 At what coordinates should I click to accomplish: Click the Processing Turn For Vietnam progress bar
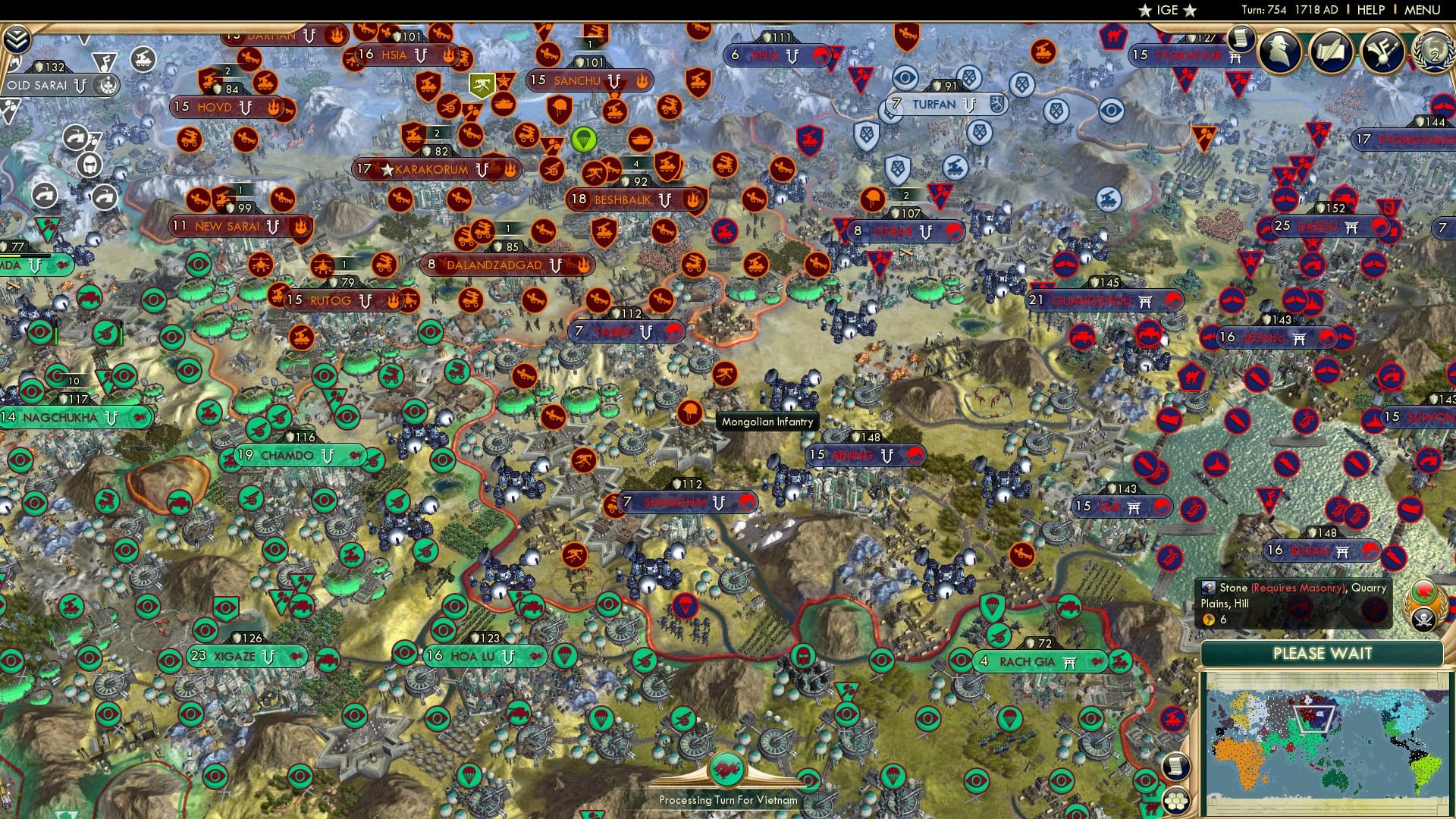tap(728, 799)
